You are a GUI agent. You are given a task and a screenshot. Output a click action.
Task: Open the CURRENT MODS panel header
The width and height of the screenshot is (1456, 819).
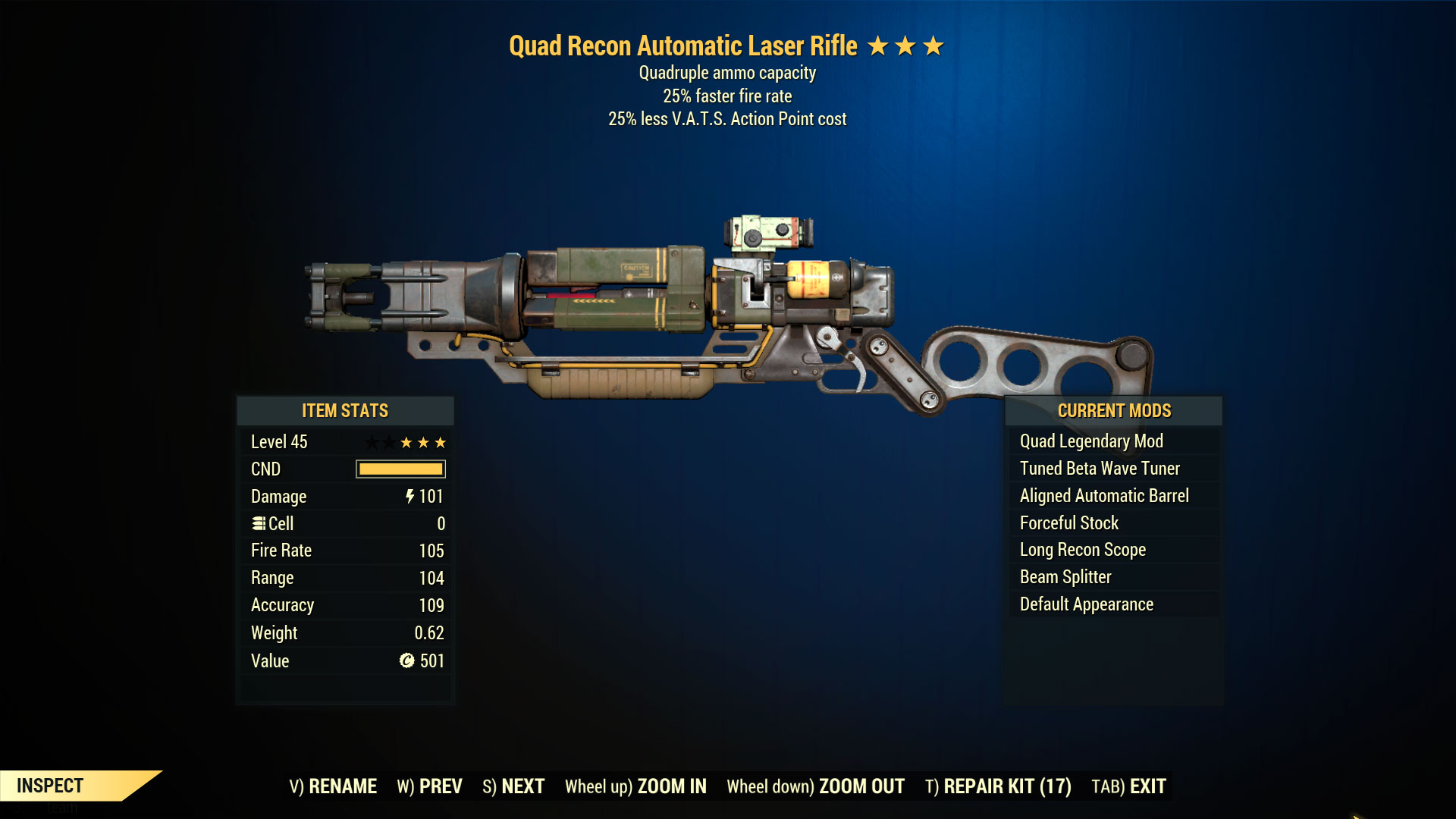[x=1113, y=410]
